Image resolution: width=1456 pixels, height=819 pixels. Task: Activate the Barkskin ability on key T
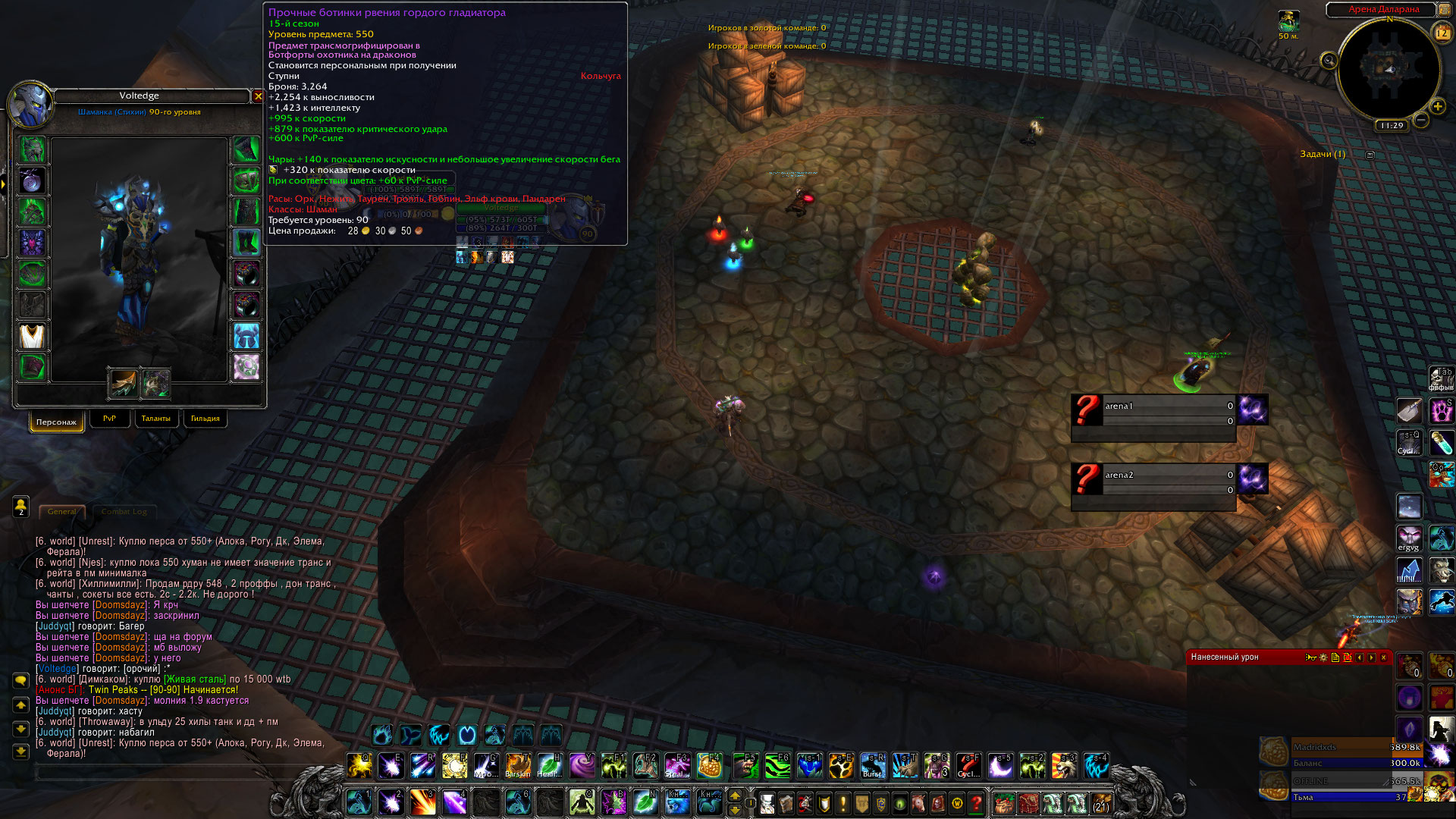tap(518, 766)
